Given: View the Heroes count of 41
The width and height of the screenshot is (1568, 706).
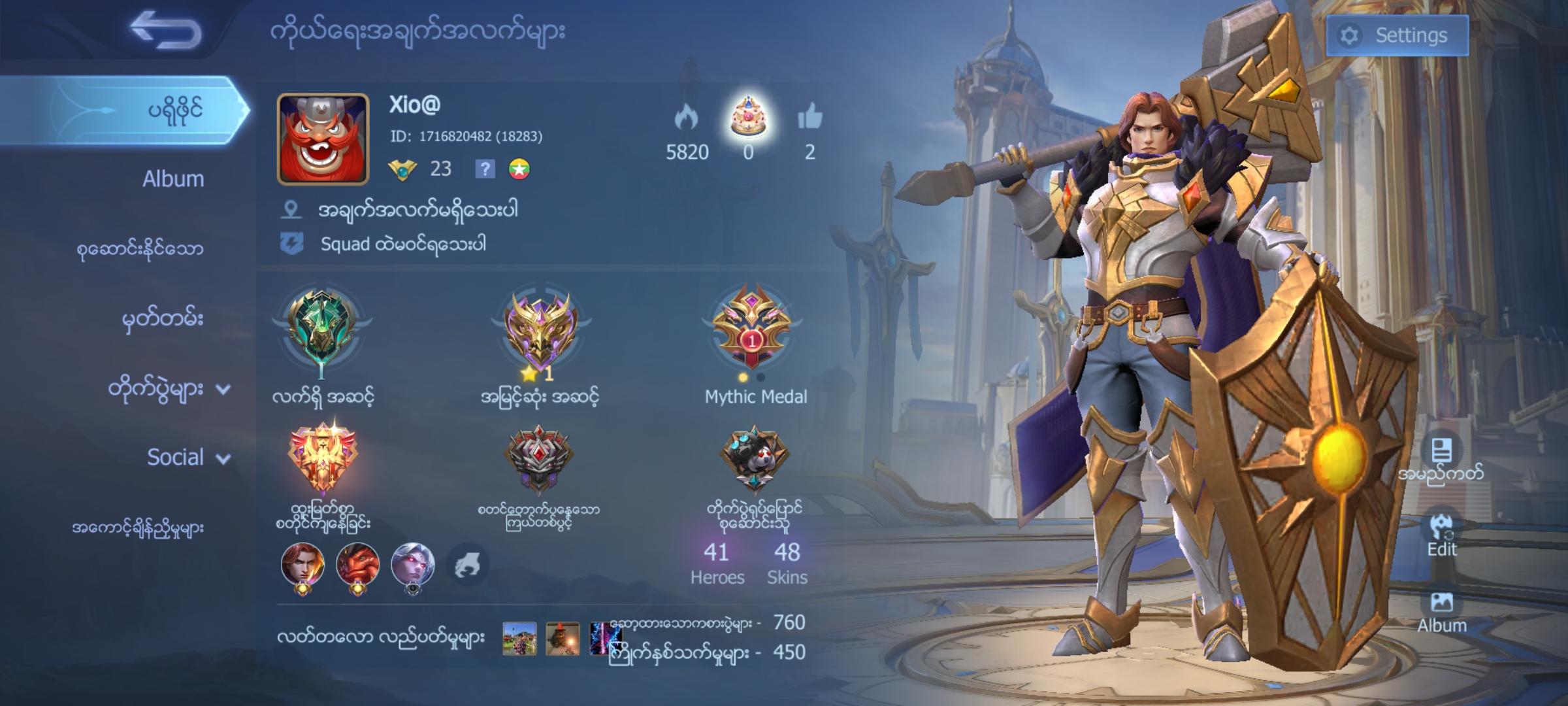Looking at the screenshot, I should coord(717,562).
